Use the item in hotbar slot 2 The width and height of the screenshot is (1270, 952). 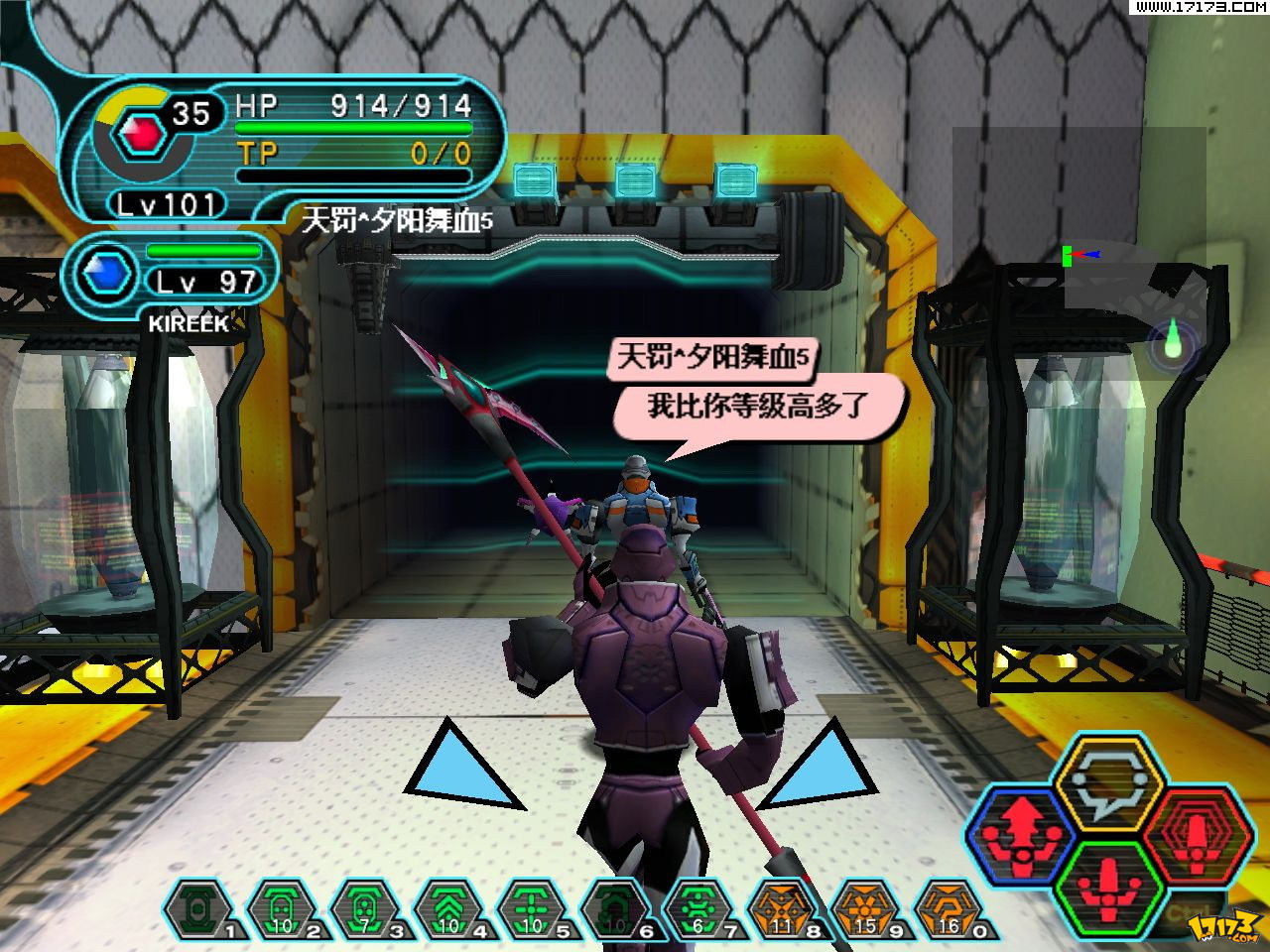(279, 909)
